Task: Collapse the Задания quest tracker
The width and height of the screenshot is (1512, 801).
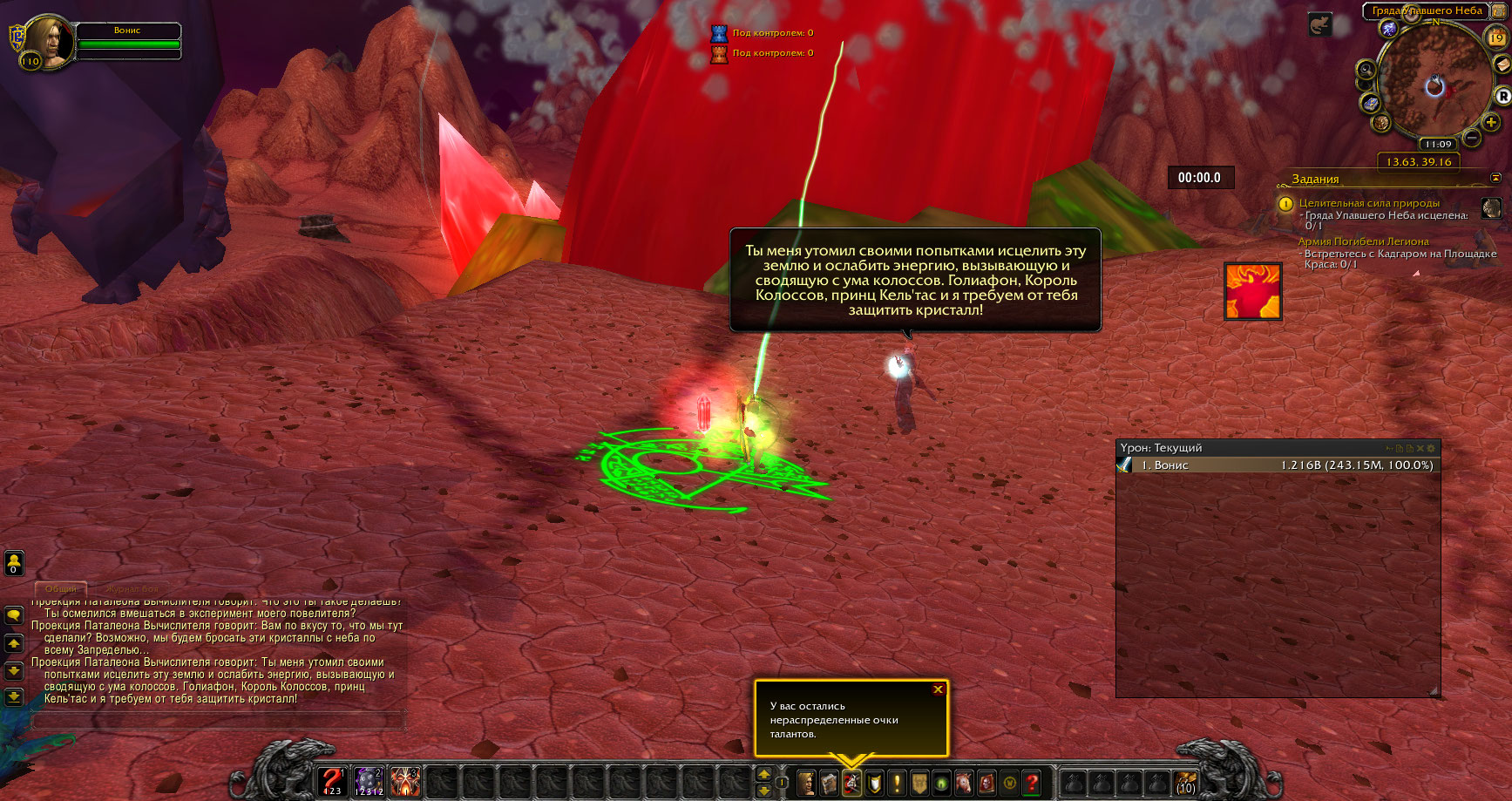Action: click(x=1495, y=178)
